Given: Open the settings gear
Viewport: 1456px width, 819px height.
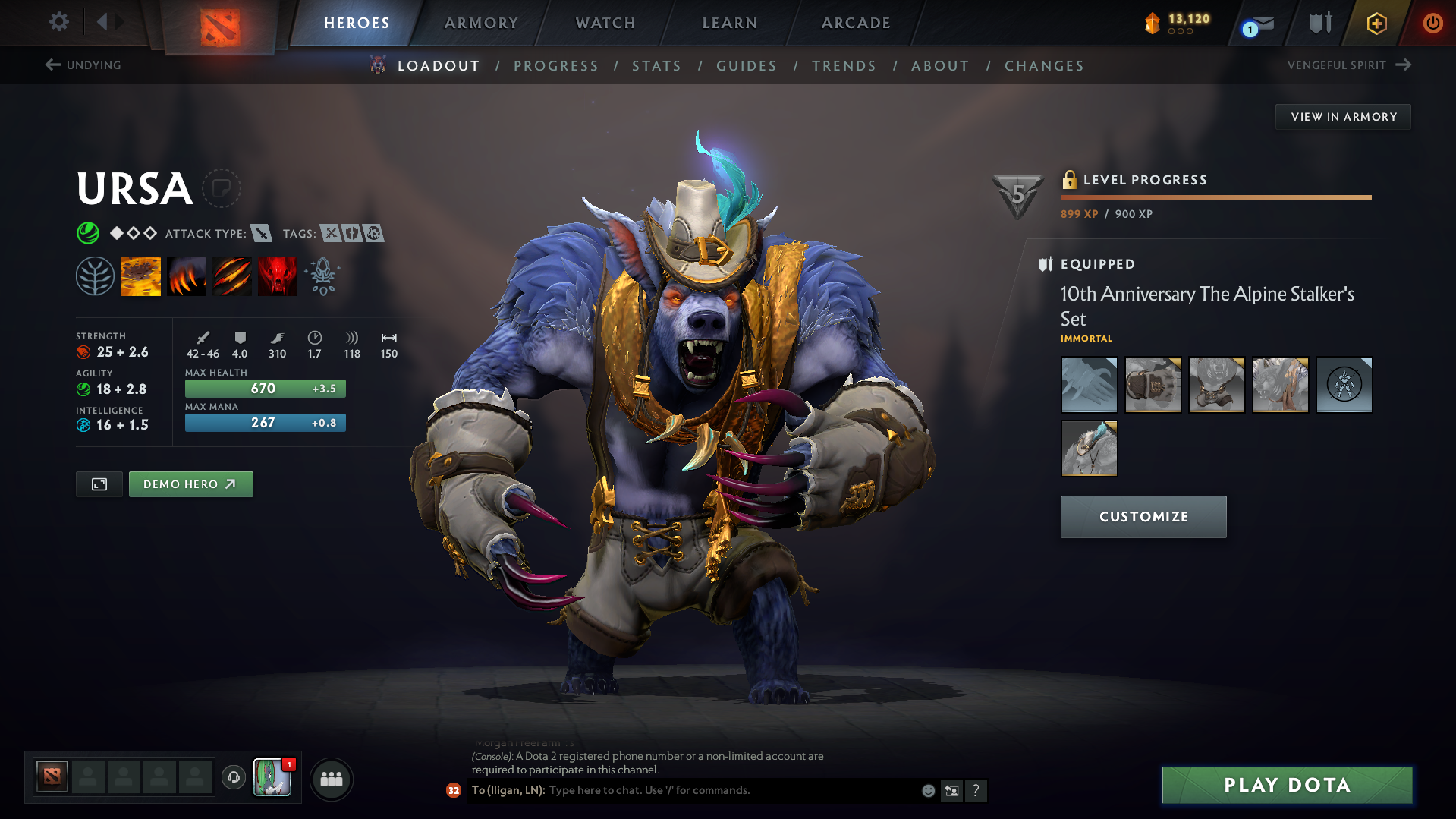Looking at the screenshot, I should (x=58, y=22).
